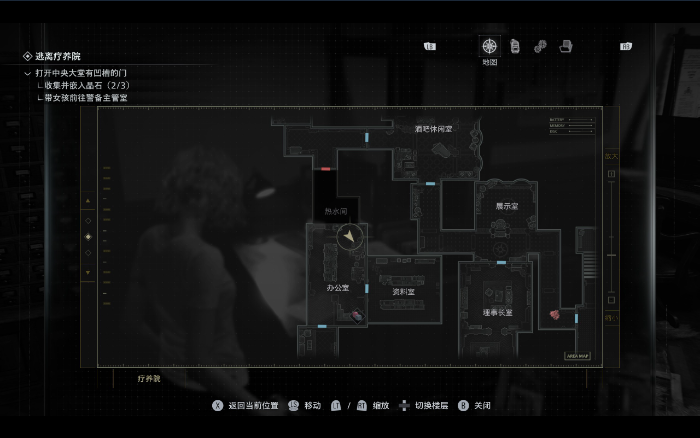Select the 资料室 room on the map

[x=403, y=291]
